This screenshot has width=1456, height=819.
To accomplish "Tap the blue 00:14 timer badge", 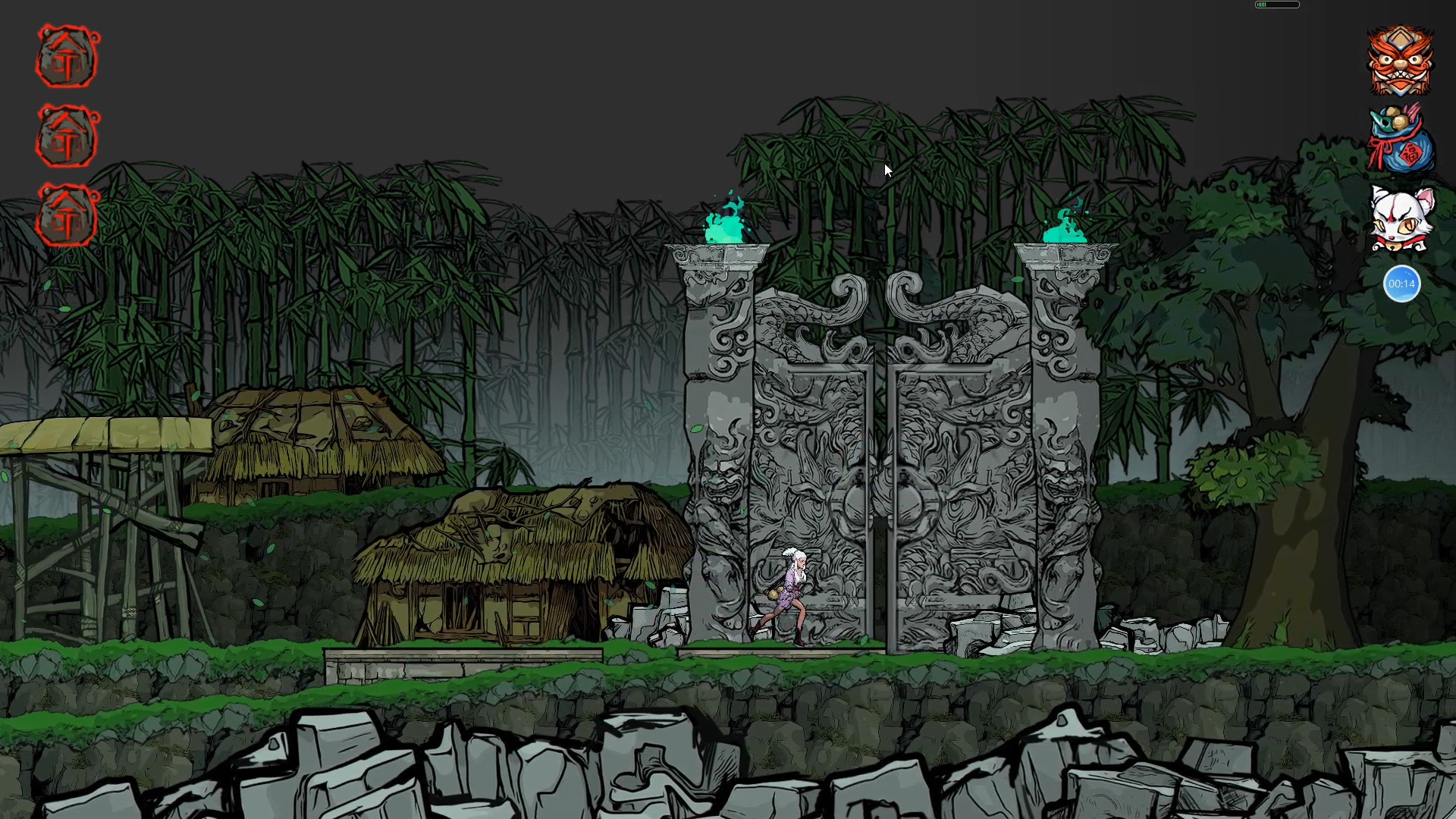I will click(x=1401, y=283).
